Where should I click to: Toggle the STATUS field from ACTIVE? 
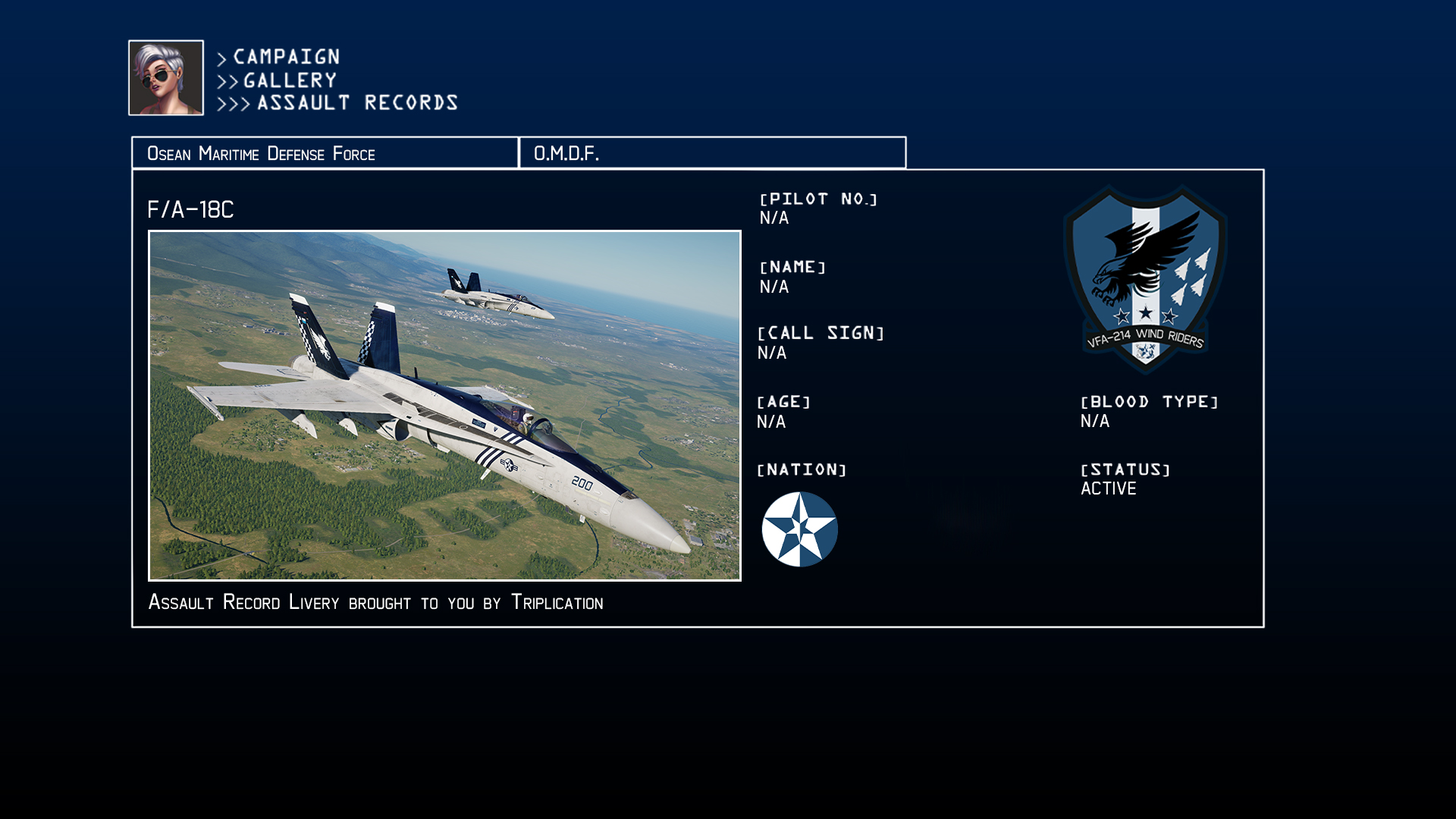point(1109,488)
